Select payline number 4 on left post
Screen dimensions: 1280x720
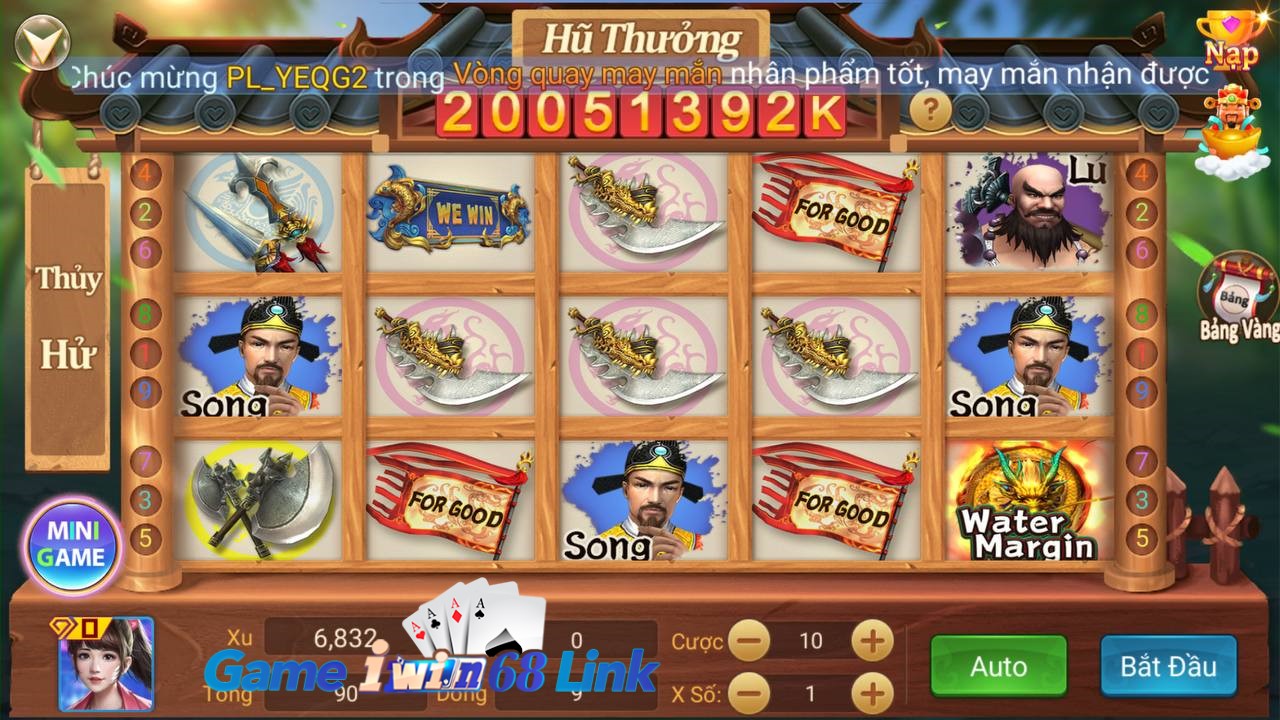[146, 172]
